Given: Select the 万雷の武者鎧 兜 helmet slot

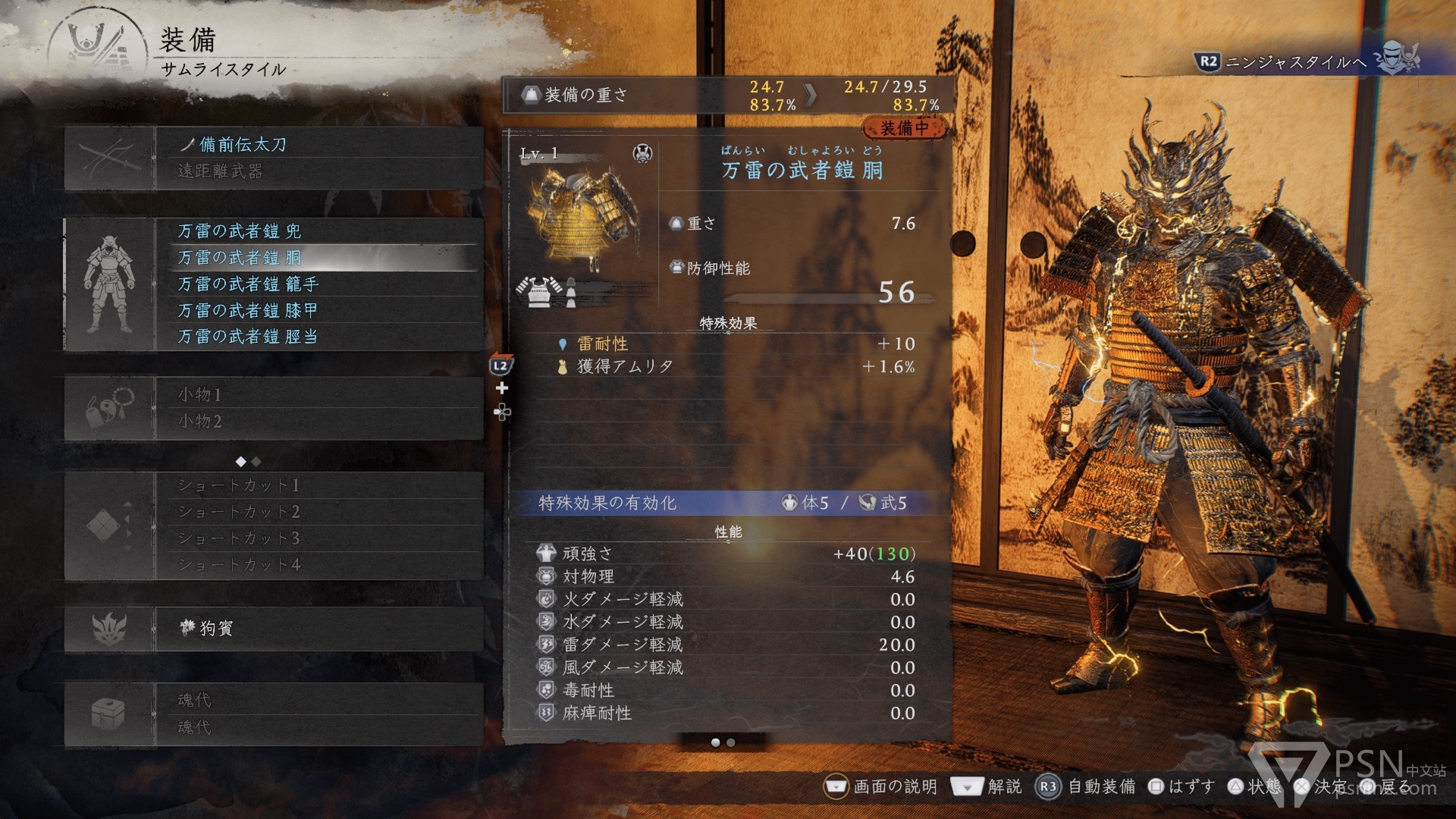Looking at the screenshot, I should [318, 231].
